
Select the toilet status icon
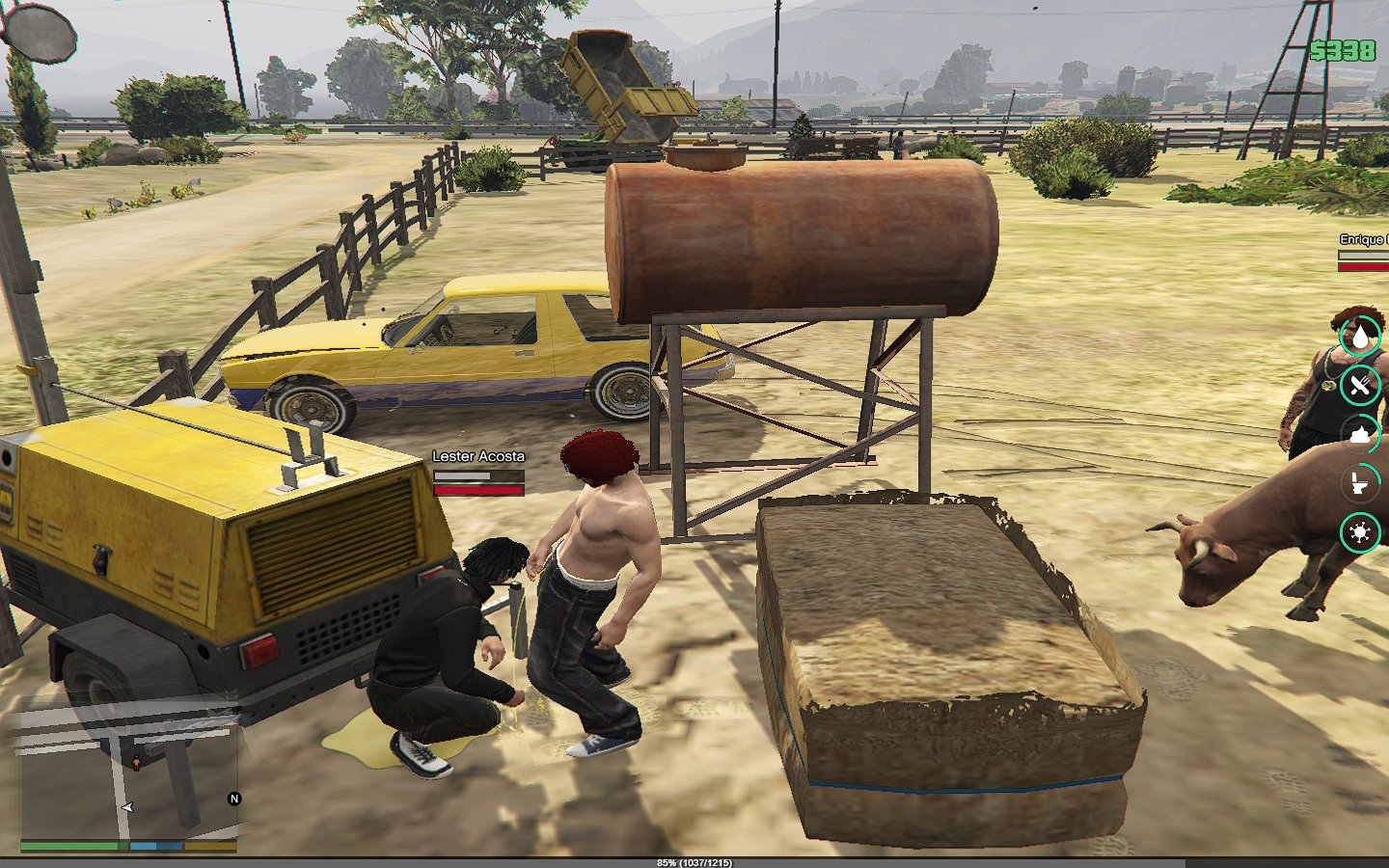pos(1360,483)
